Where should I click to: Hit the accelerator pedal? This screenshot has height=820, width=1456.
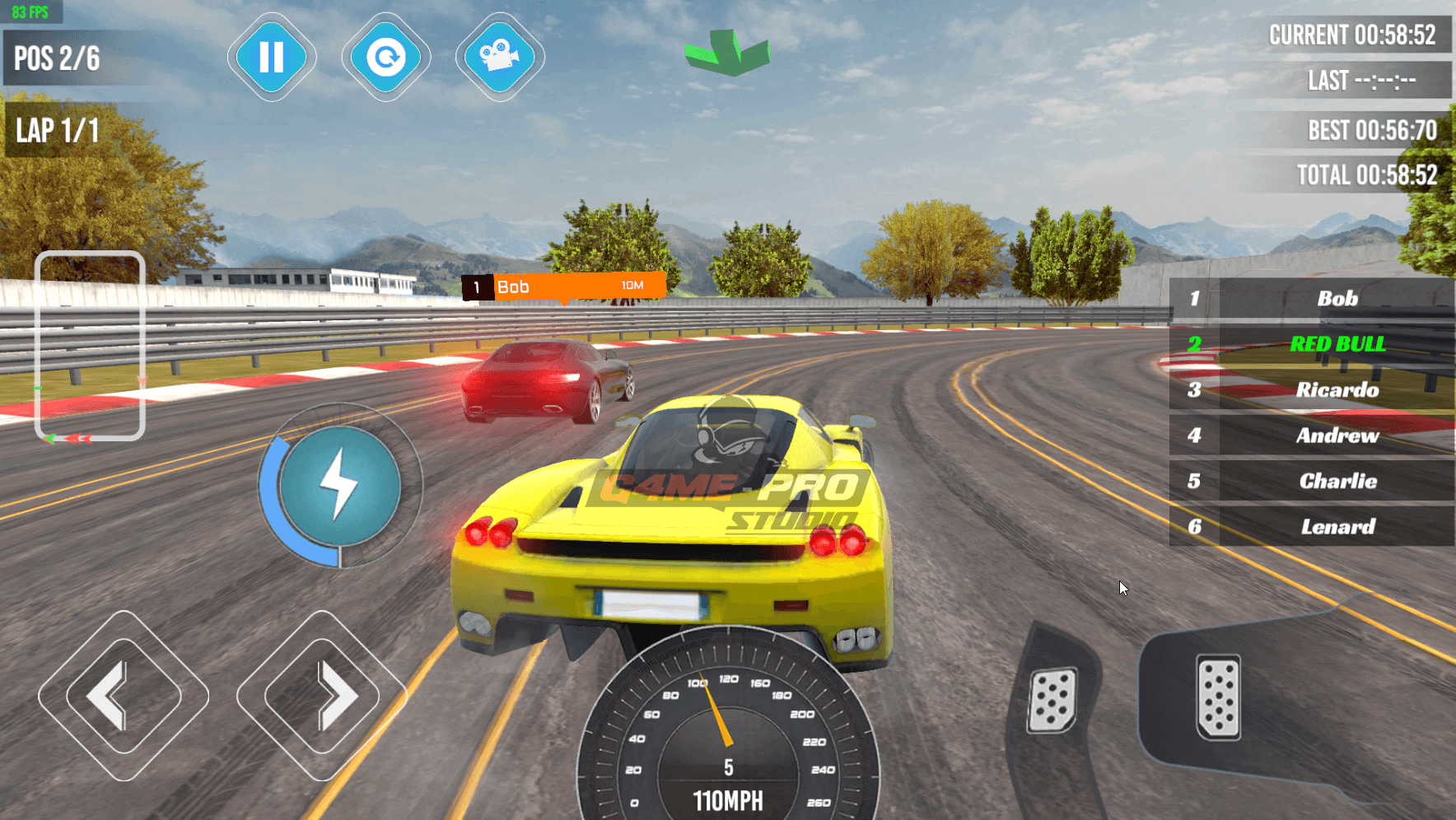pyautogui.click(x=1218, y=697)
